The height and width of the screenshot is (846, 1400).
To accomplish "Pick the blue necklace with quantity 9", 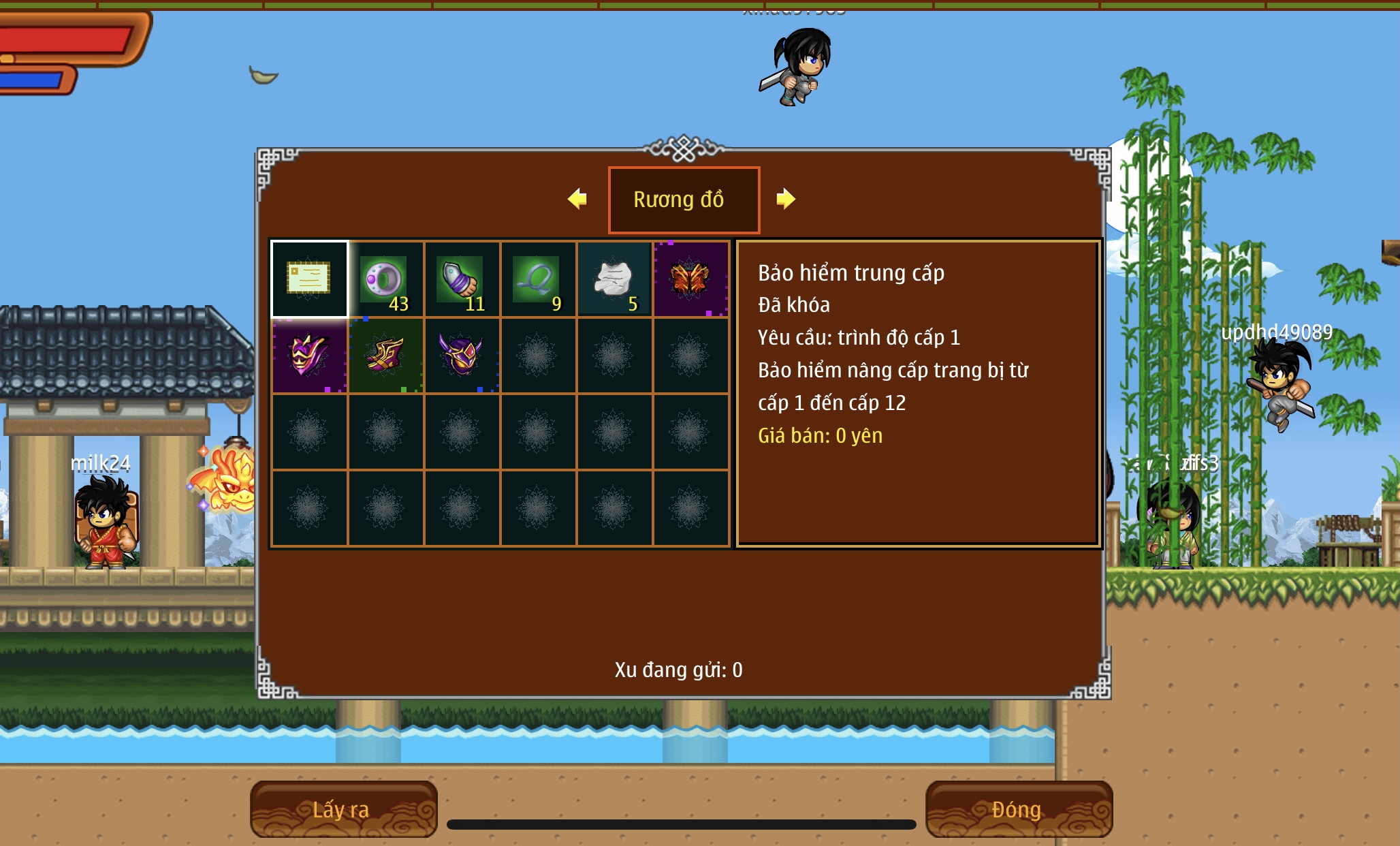I will tap(538, 279).
